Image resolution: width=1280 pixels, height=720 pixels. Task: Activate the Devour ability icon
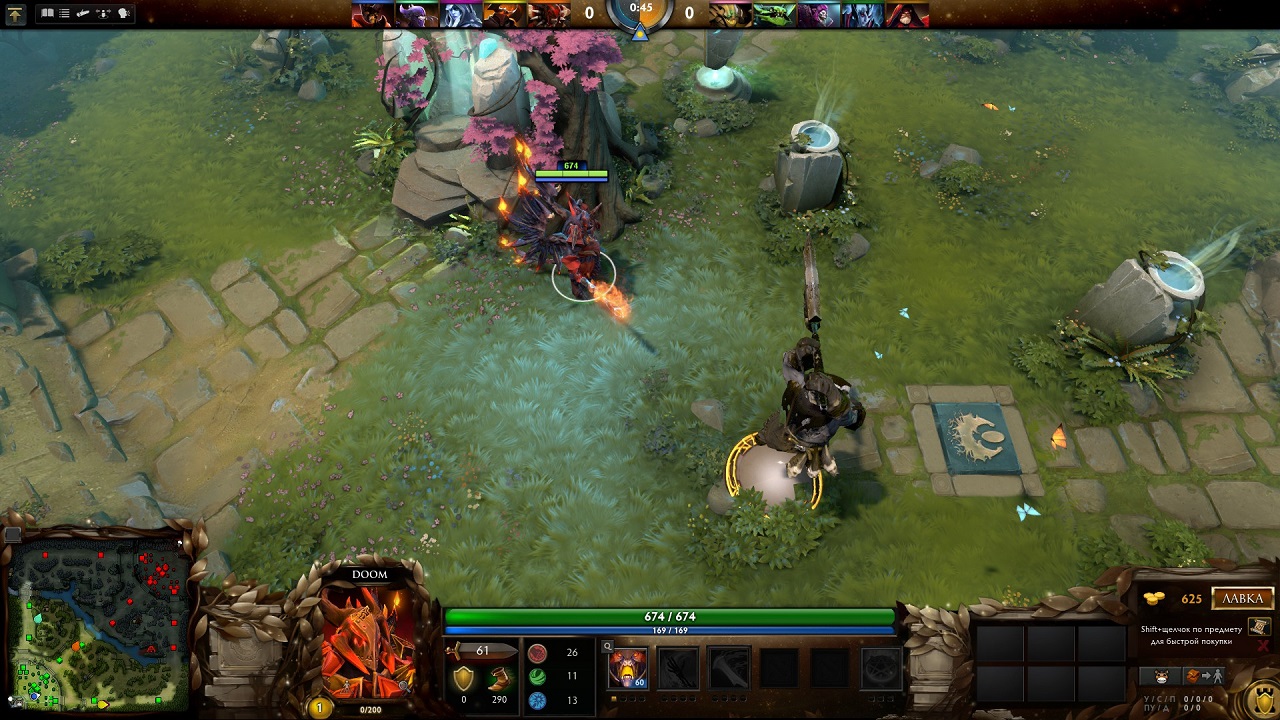[628, 667]
